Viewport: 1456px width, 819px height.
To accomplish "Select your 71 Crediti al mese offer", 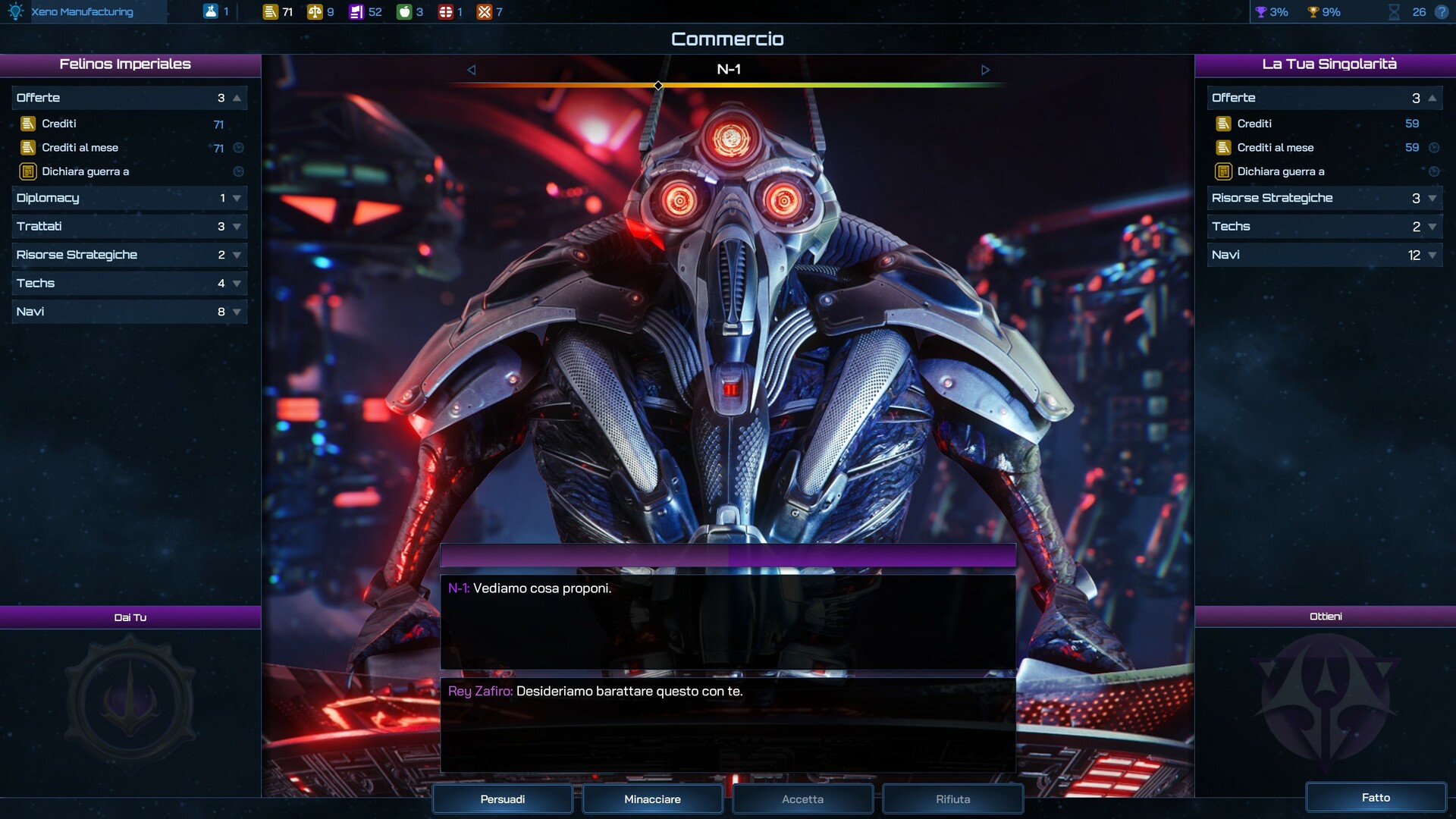I will (121, 148).
